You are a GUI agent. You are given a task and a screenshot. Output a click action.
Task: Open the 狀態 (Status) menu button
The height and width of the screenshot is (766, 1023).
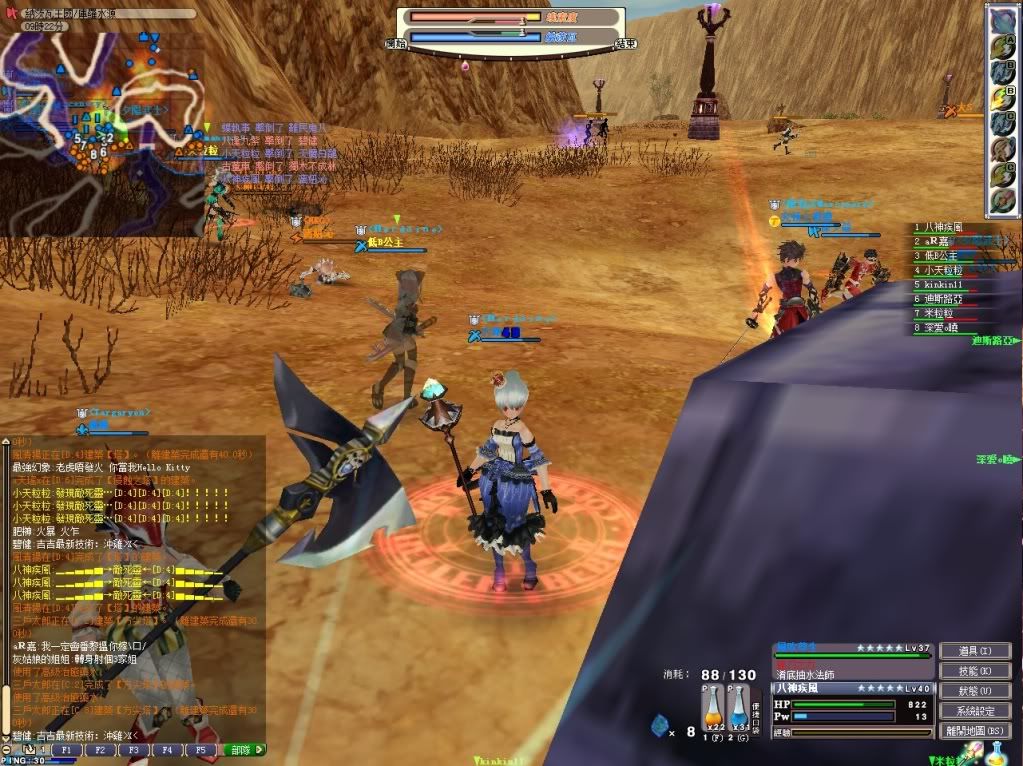(x=977, y=691)
